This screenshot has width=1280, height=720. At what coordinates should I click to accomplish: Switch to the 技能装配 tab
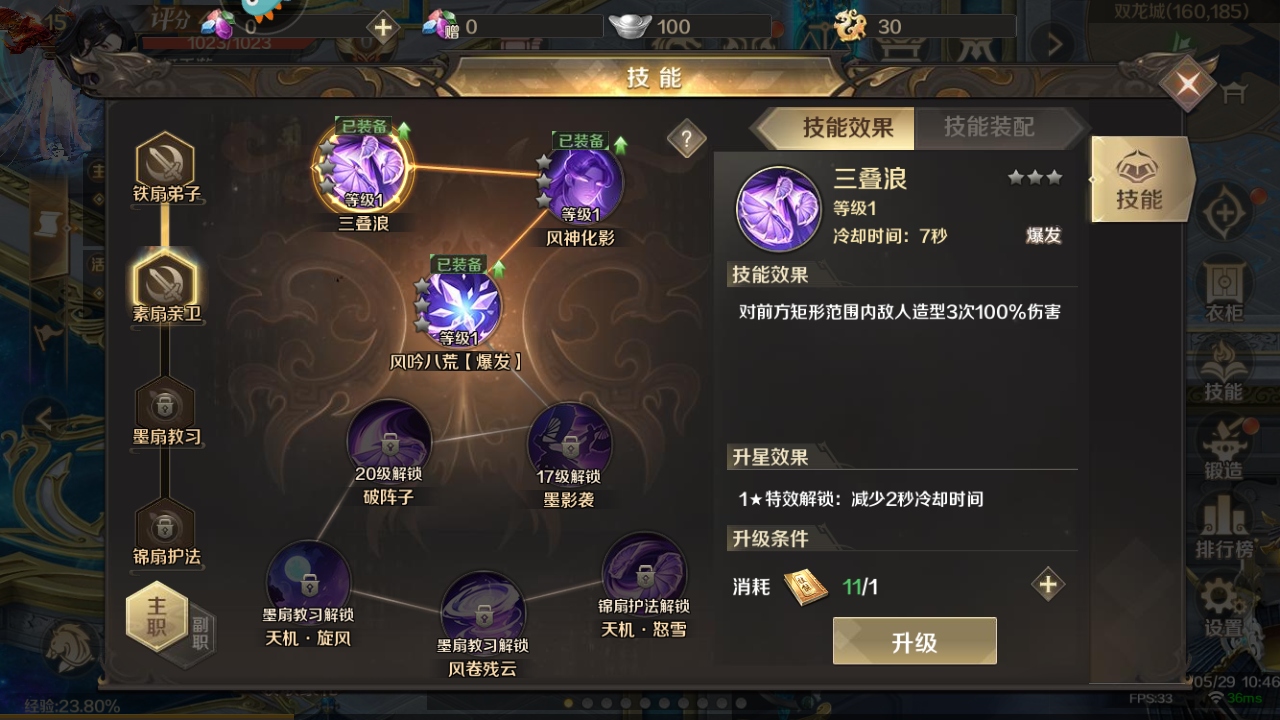pos(988,127)
